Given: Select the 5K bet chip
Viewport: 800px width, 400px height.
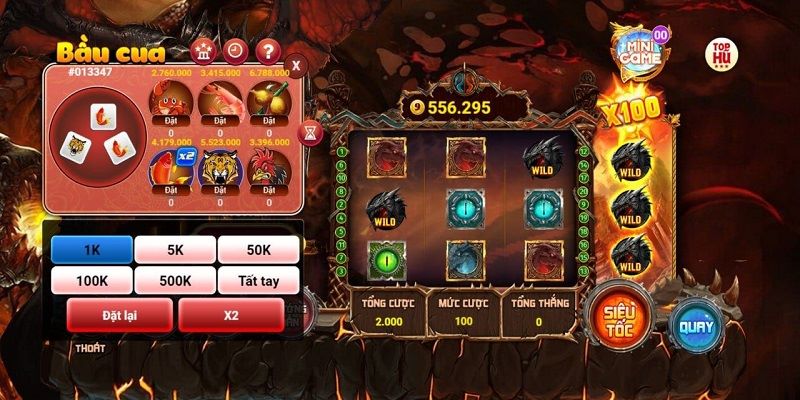Looking at the screenshot, I should (175, 250).
